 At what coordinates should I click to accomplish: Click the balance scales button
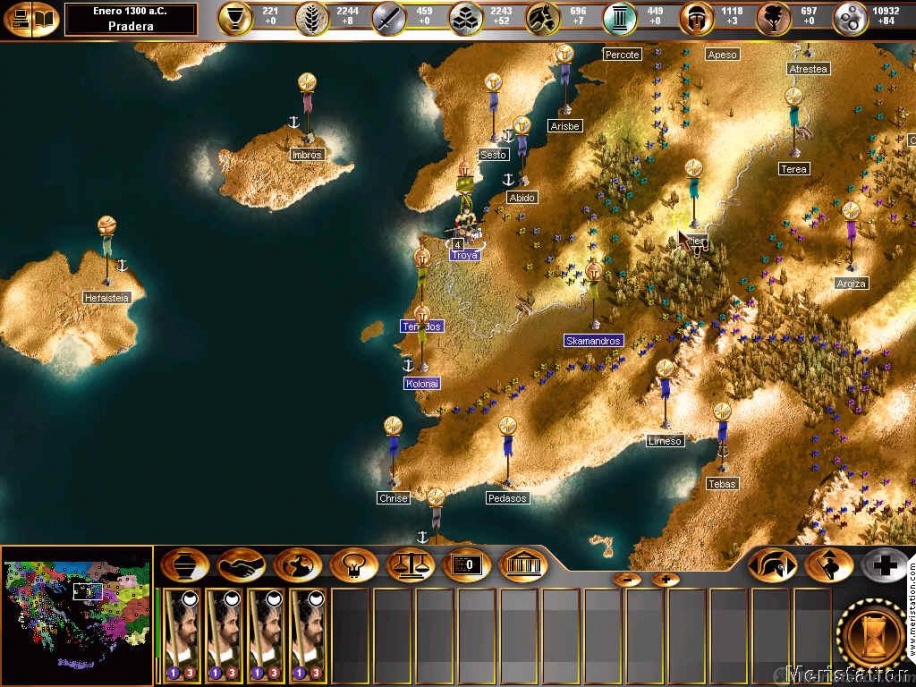click(410, 565)
